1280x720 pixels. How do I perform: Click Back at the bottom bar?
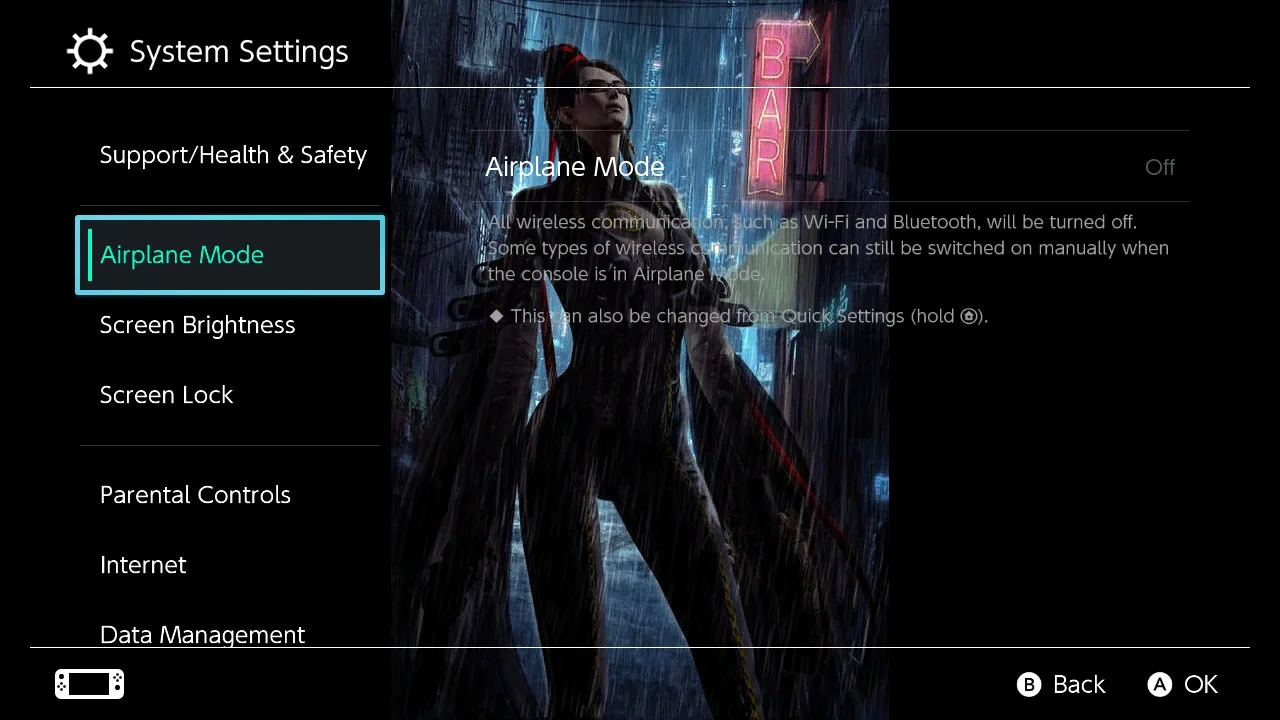tap(1078, 685)
